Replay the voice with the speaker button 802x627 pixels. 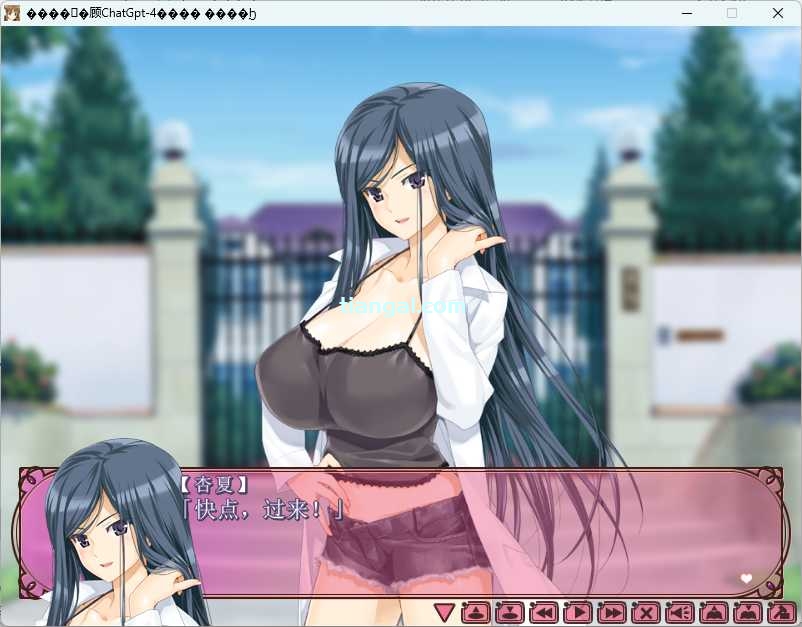tap(680, 612)
